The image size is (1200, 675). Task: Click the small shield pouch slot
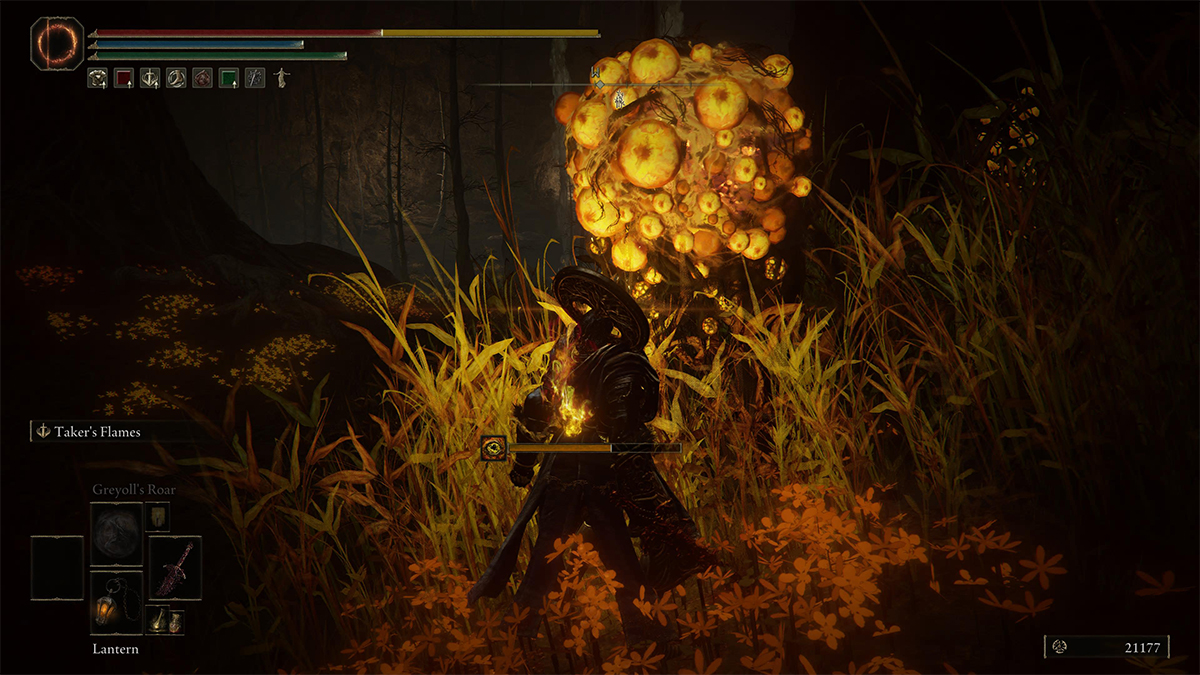[158, 516]
